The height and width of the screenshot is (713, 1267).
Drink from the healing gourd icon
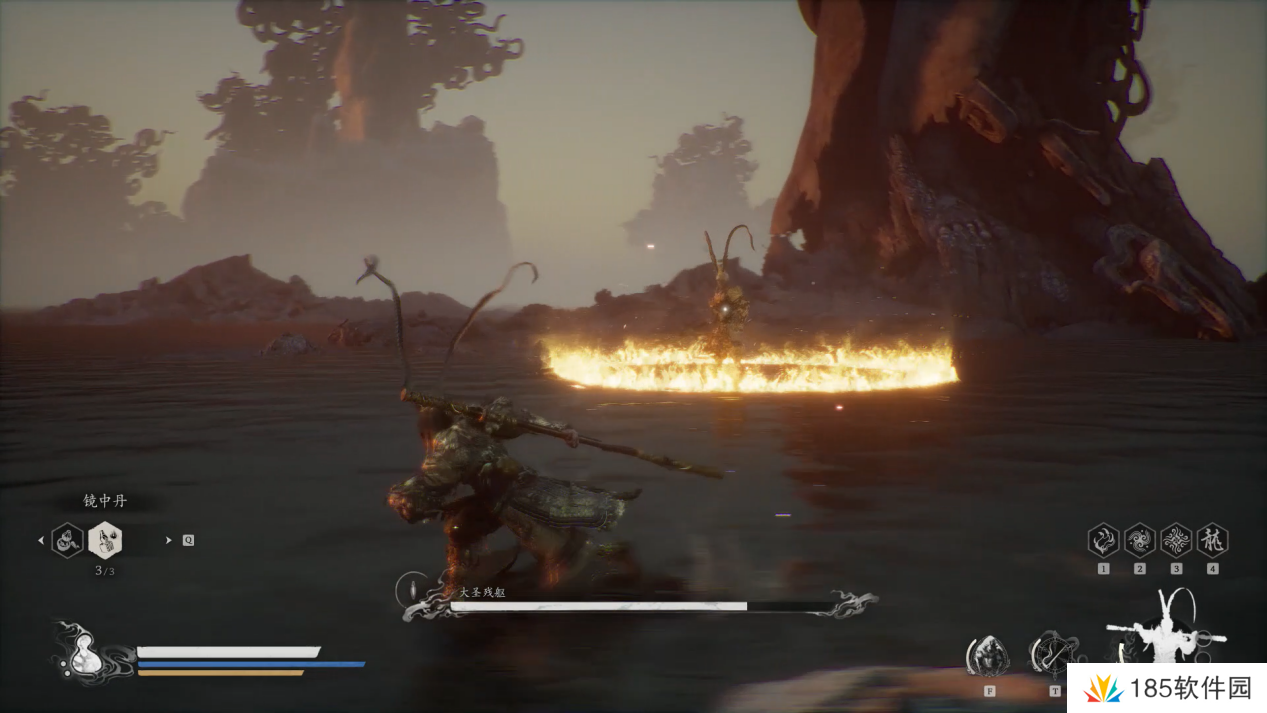87,655
